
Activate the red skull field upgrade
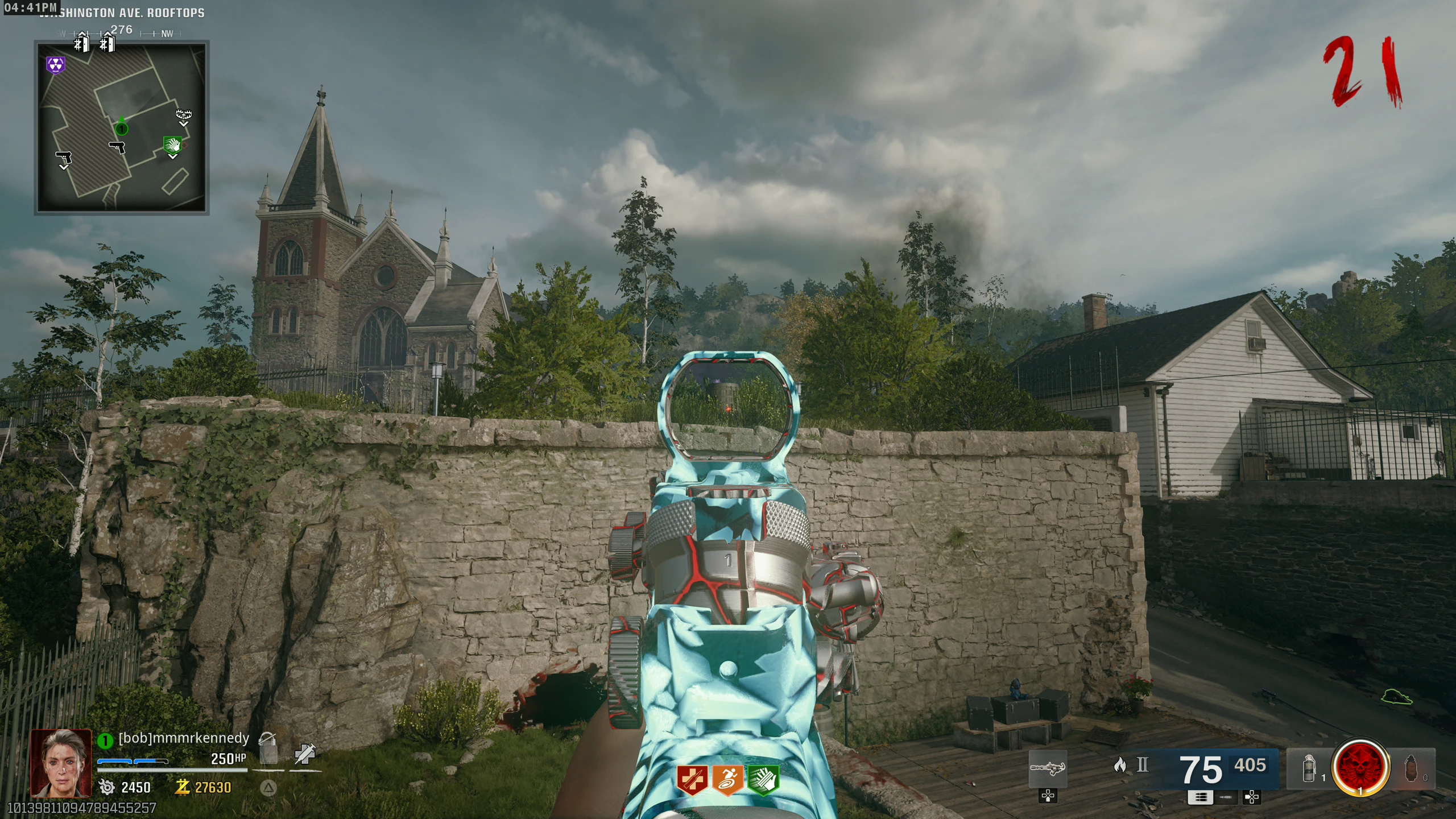(1360, 768)
